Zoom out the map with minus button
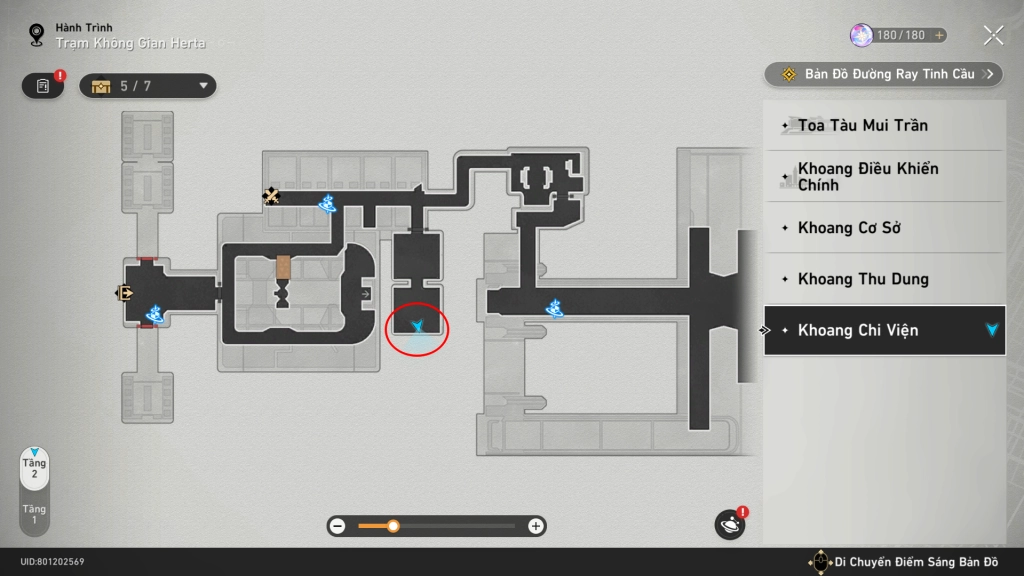This screenshot has width=1024, height=576. [x=338, y=526]
